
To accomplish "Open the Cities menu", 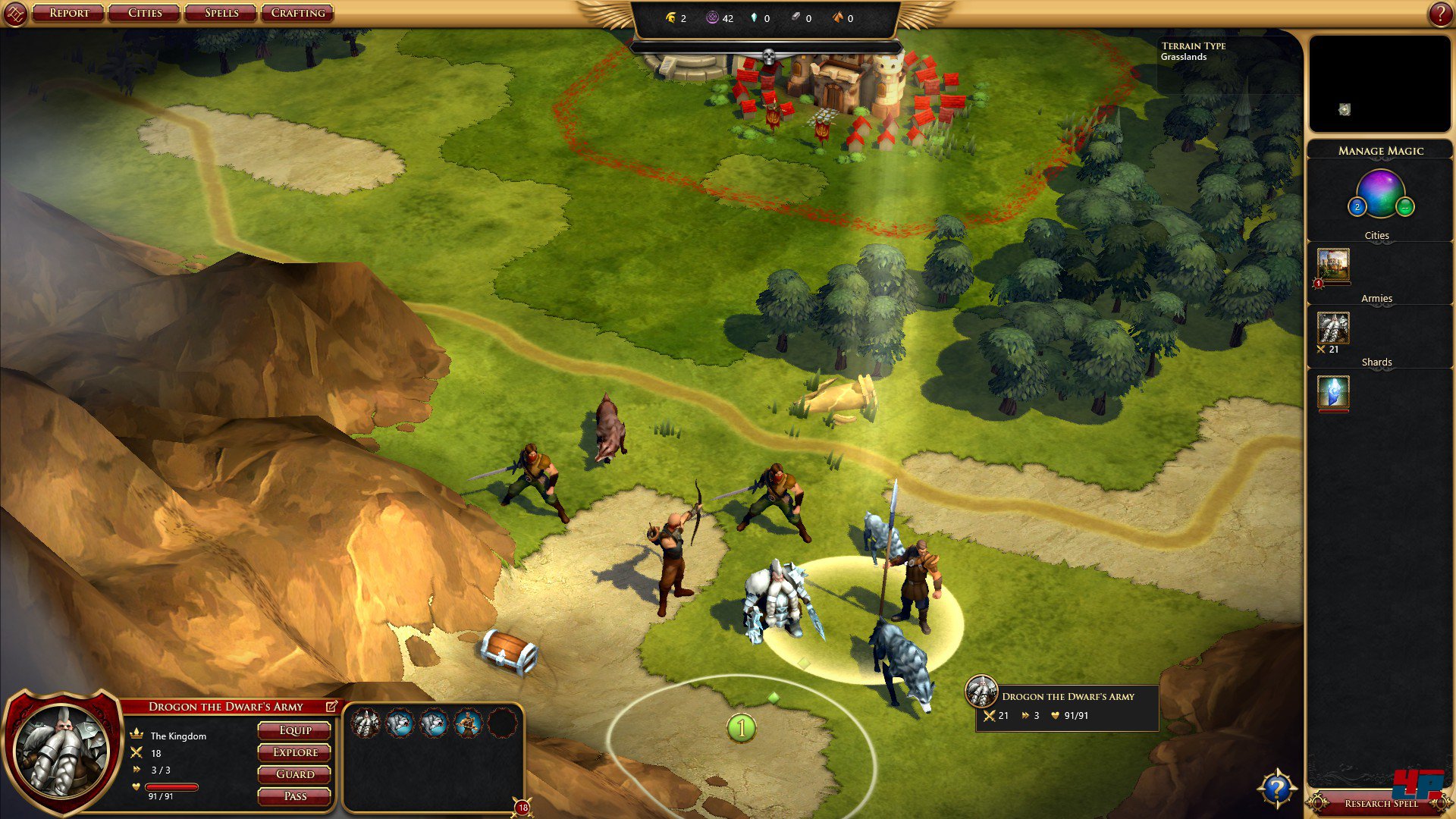I will (145, 13).
